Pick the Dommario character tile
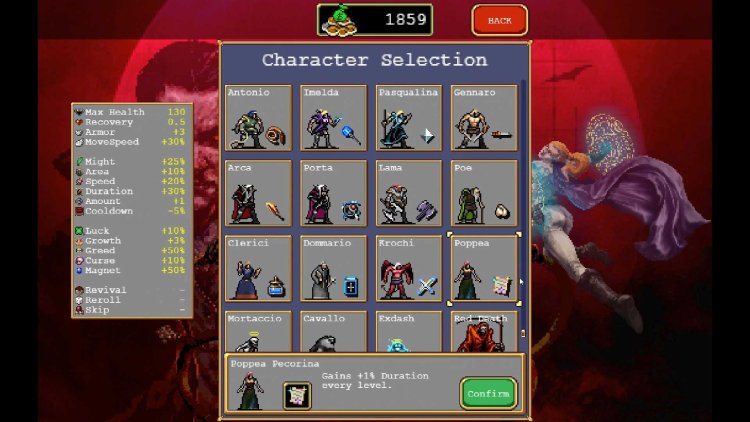 [334, 268]
